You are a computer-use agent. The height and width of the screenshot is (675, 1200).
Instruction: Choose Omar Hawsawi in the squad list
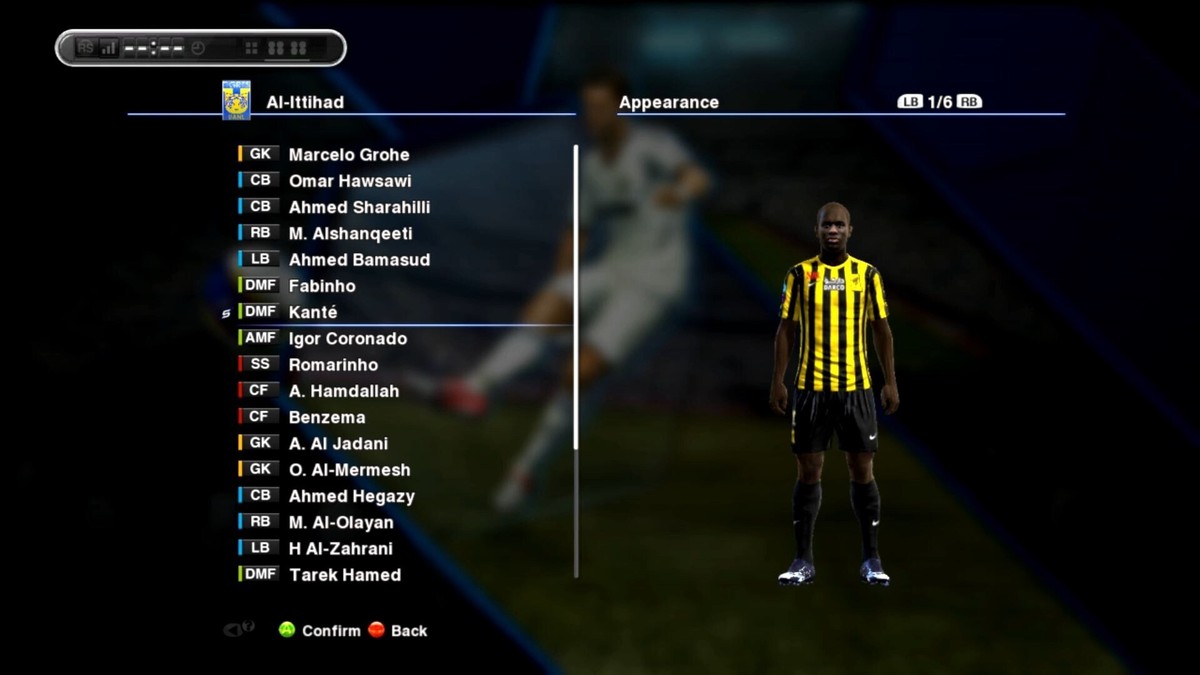pos(349,181)
